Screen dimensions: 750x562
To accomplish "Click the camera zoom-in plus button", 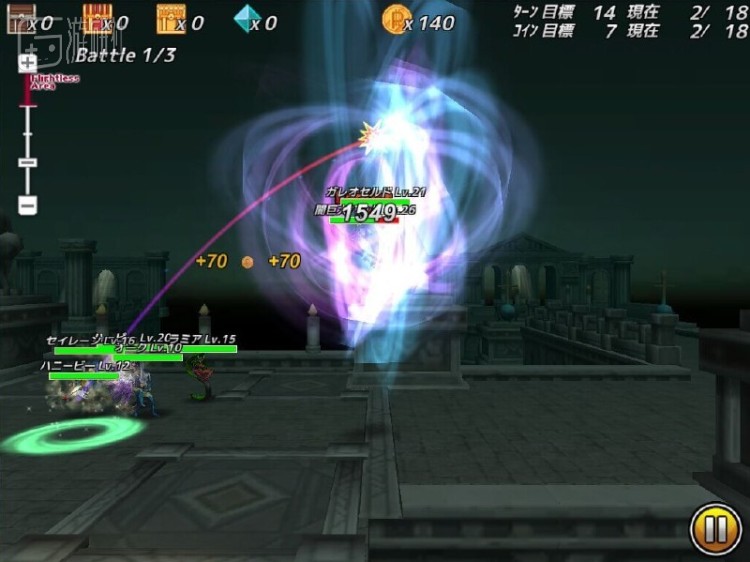I will 28,62.
